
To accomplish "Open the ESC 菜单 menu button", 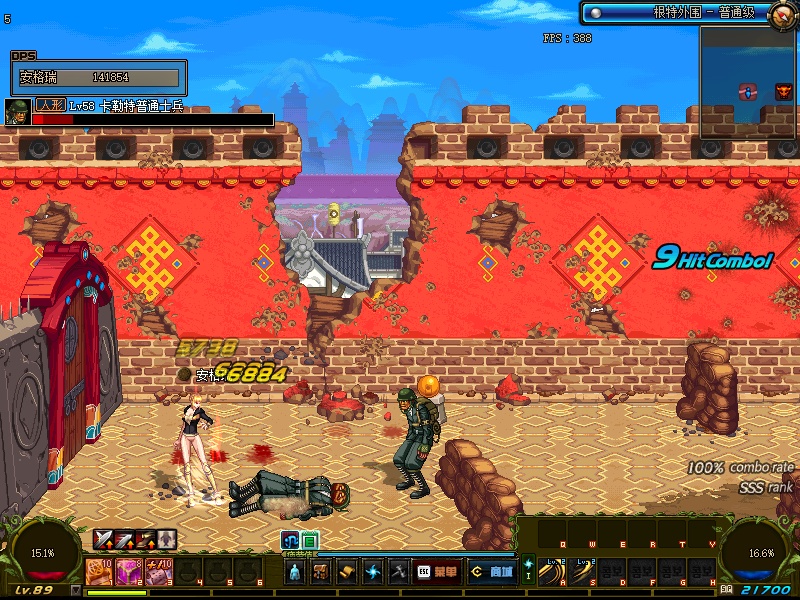I will (x=437, y=572).
